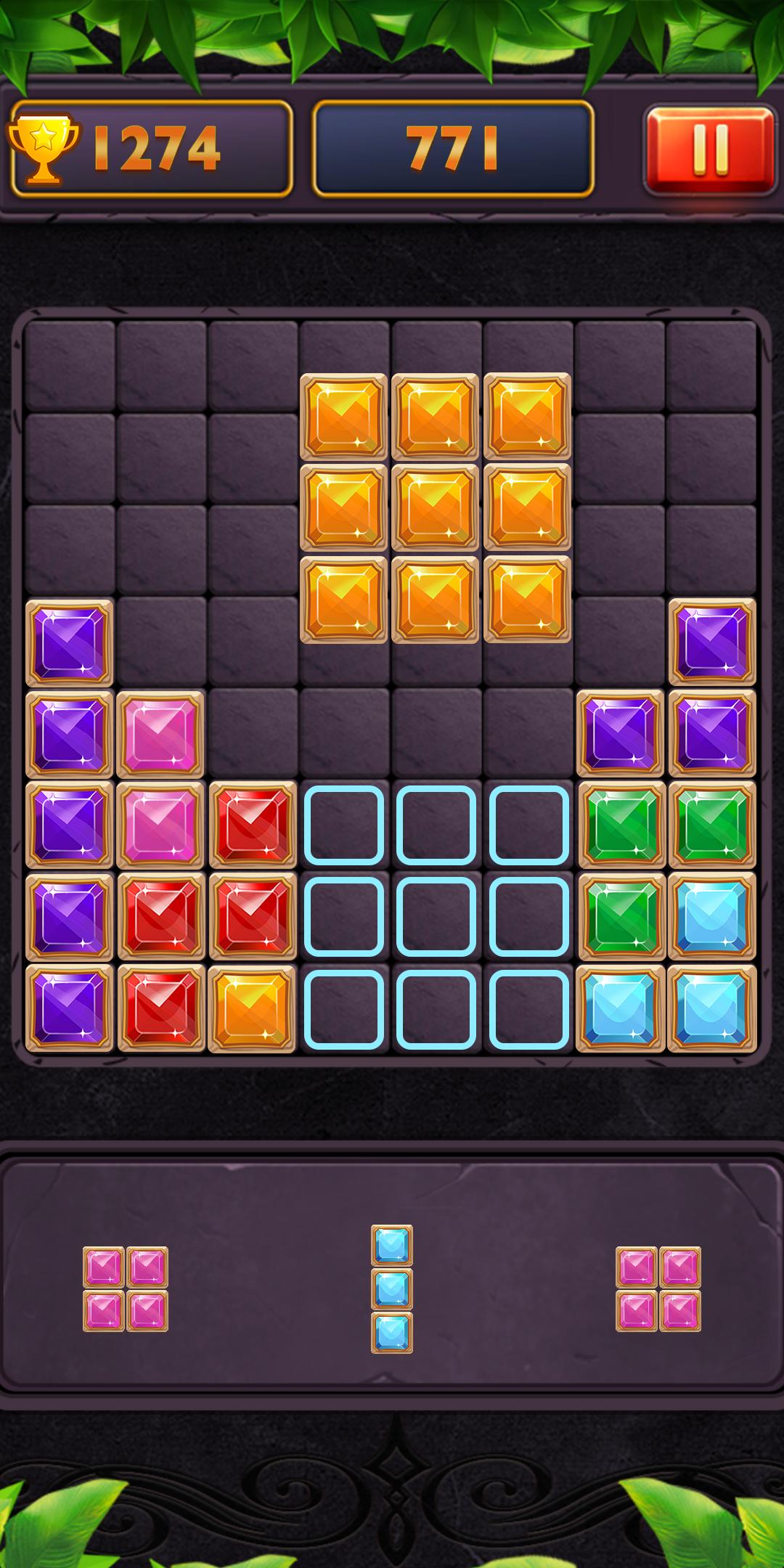
Task: Select the blue three-block vertical piece
Action: pos(392,1289)
